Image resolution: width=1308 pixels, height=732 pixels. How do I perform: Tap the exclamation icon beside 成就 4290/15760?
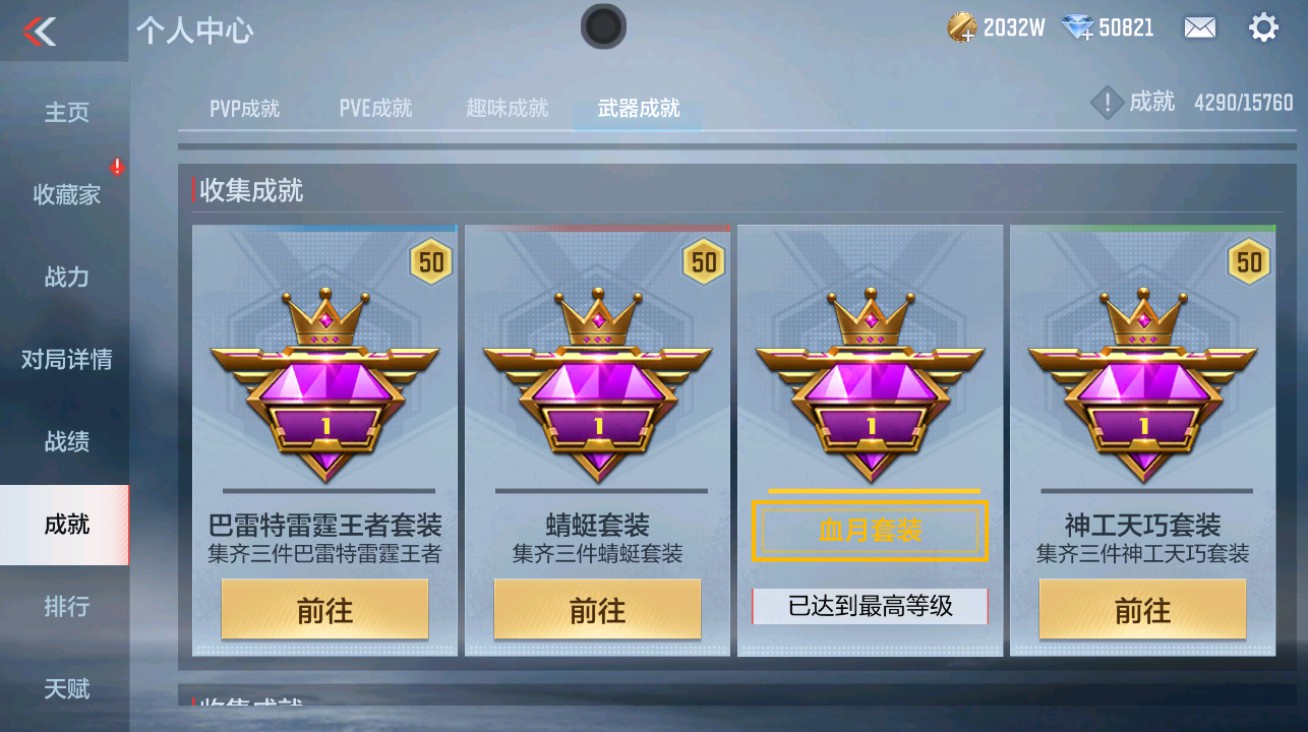pyautogui.click(x=1106, y=101)
